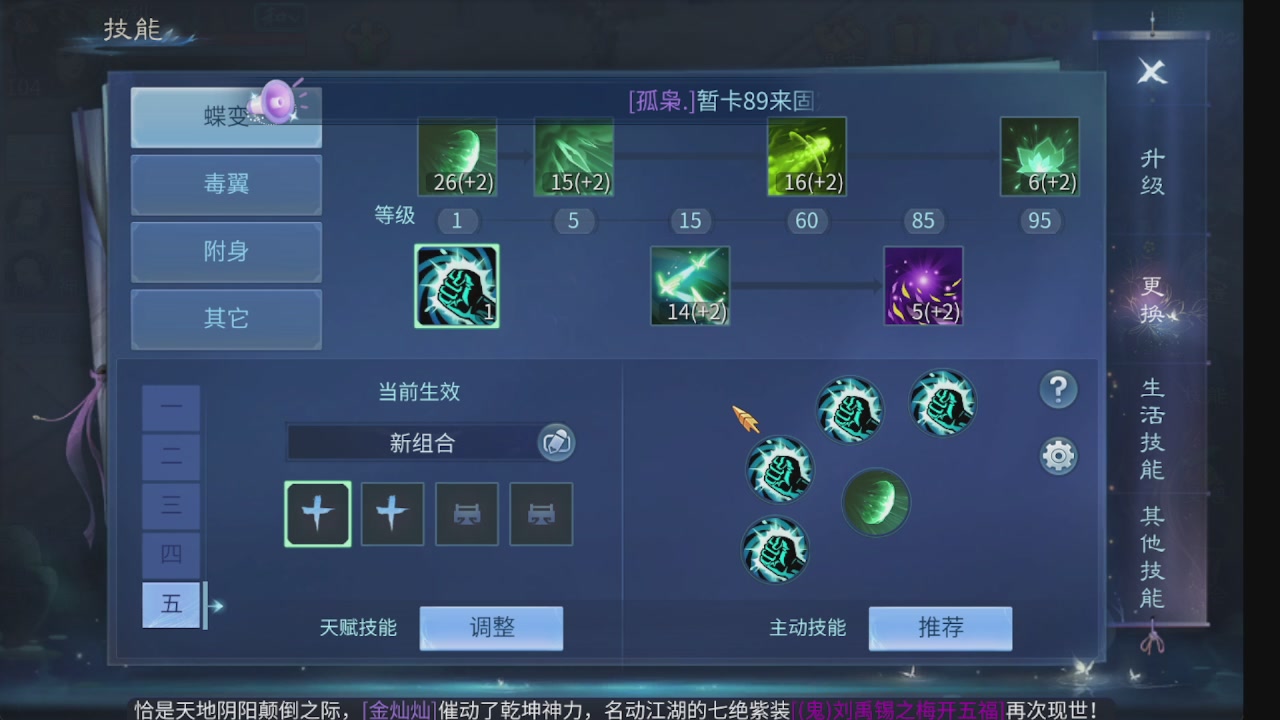Select the yellow bird skill at level 60
Screen dimensions: 1280x720
807,156
